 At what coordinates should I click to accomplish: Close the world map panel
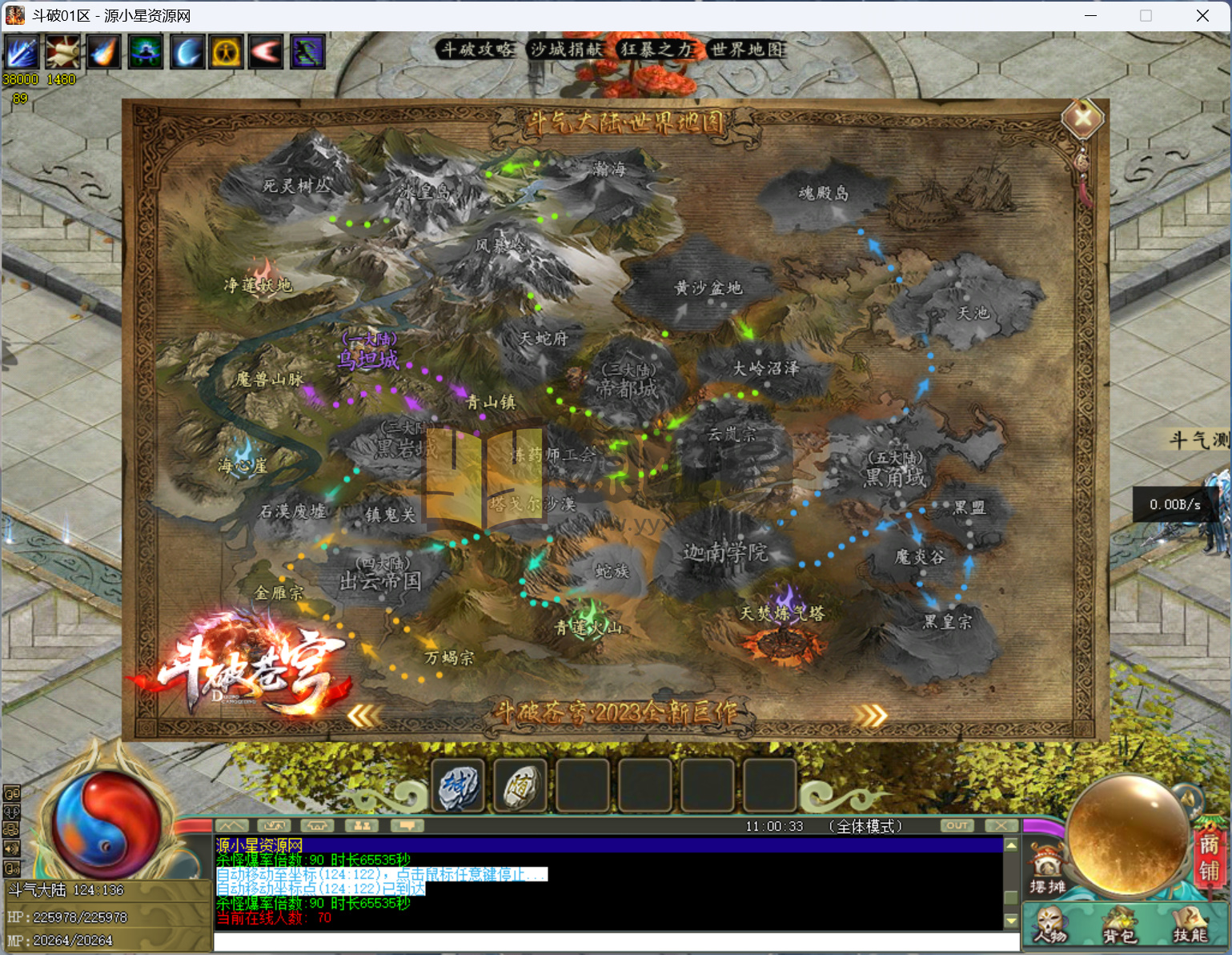point(1082,118)
